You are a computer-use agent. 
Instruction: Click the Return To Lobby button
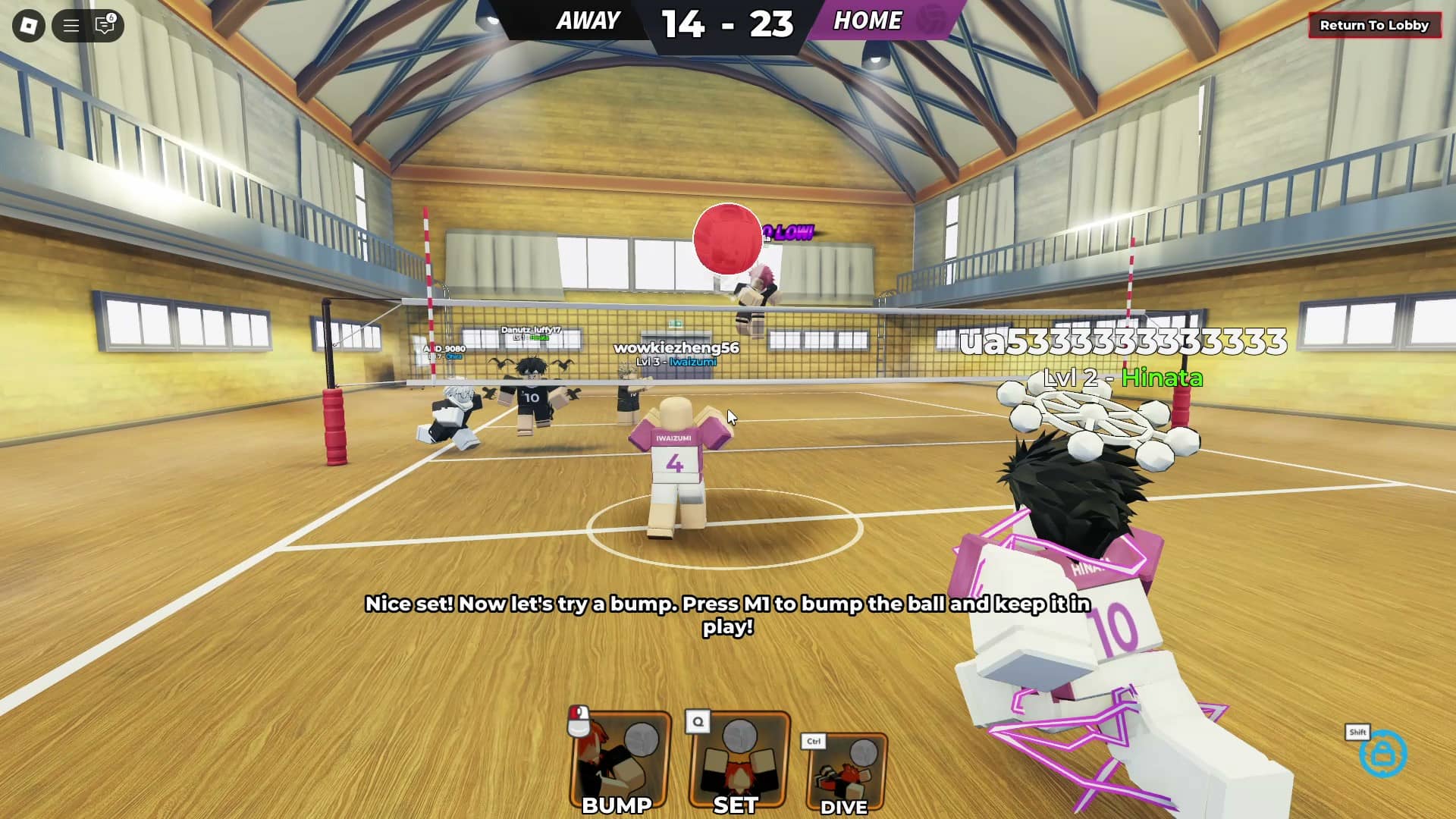coord(1376,25)
